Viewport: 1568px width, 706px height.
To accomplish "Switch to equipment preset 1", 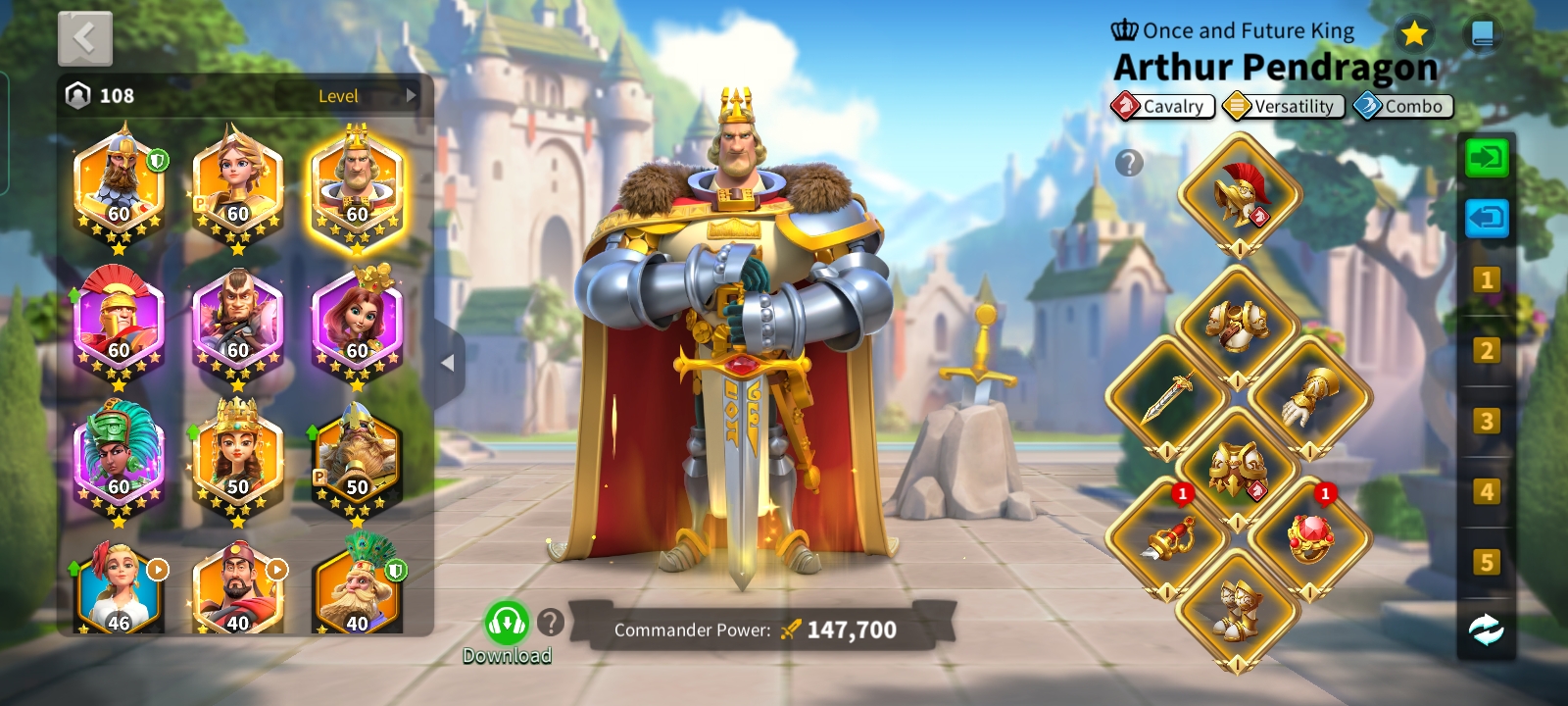I will click(x=1486, y=280).
